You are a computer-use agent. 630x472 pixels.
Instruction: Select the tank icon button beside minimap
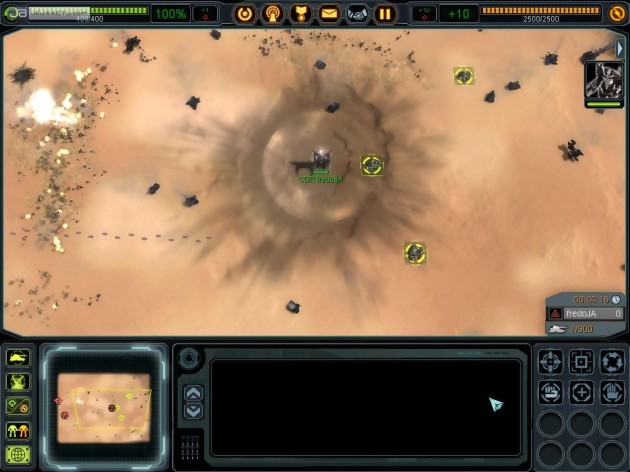[18, 358]
